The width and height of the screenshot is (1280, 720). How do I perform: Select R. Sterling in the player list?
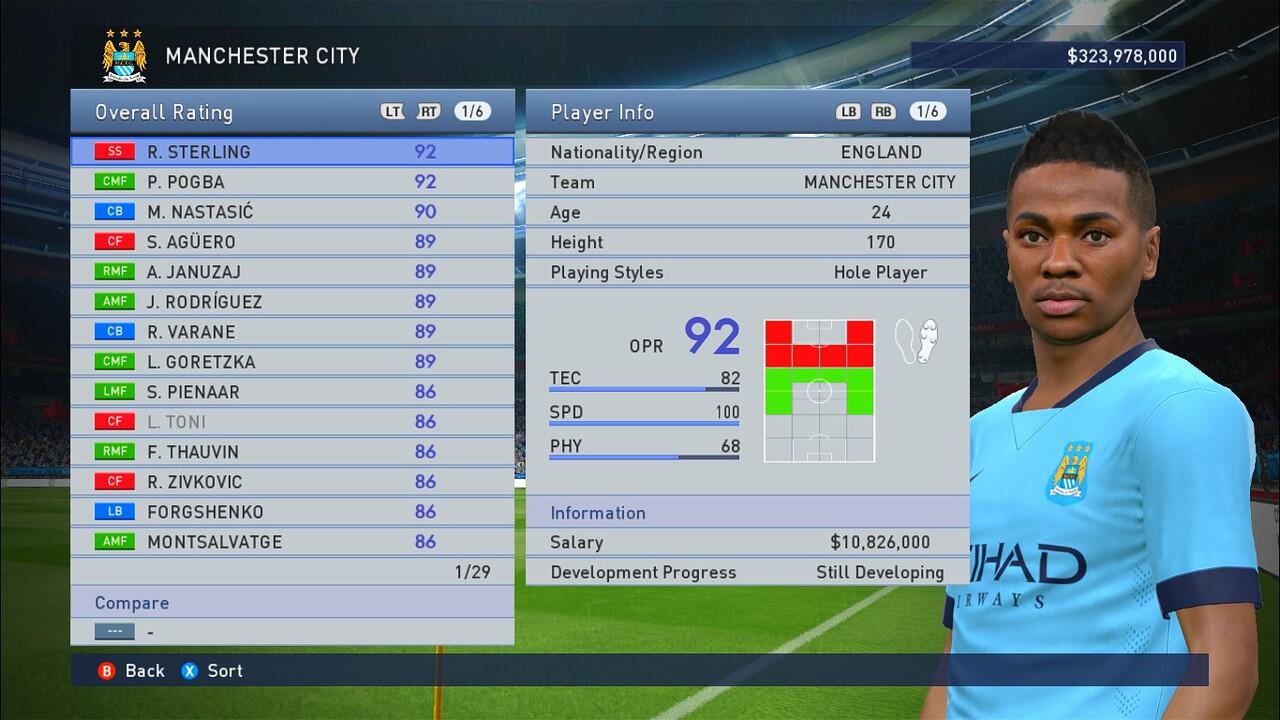coord(292,152)
